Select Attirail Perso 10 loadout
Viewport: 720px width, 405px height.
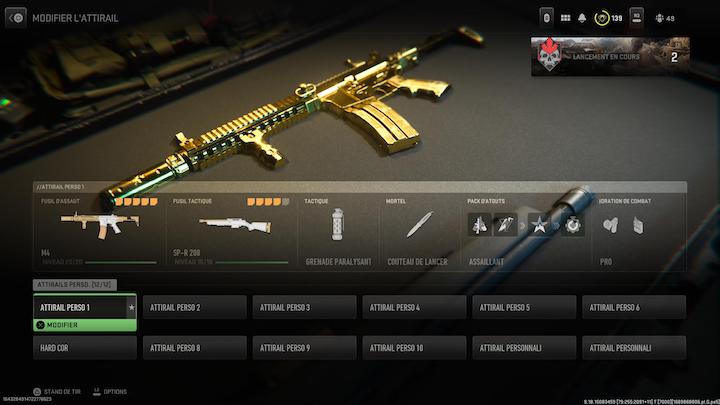click(414, 348)
